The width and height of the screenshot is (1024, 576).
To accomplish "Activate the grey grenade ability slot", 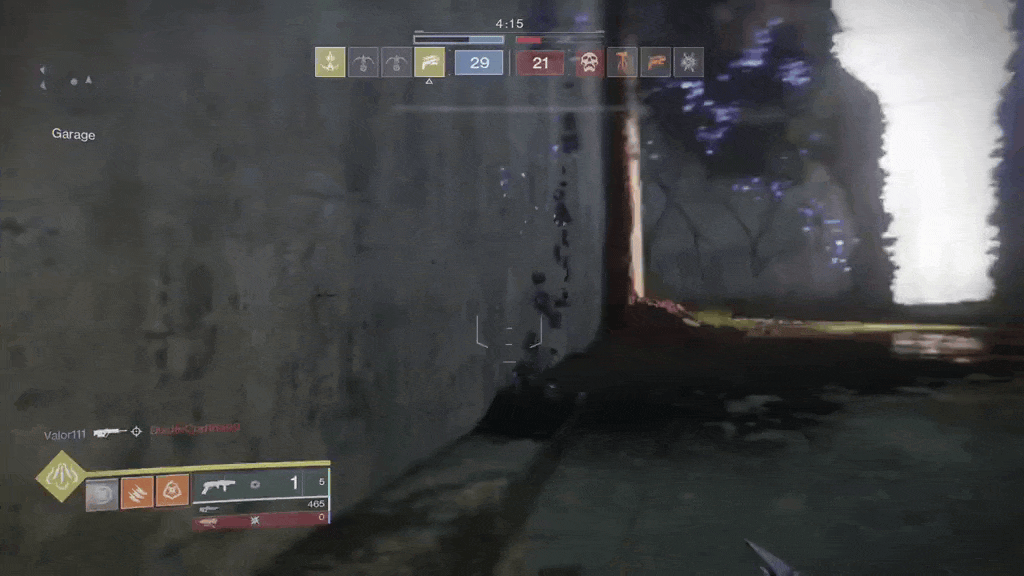I will coord(102,493).
